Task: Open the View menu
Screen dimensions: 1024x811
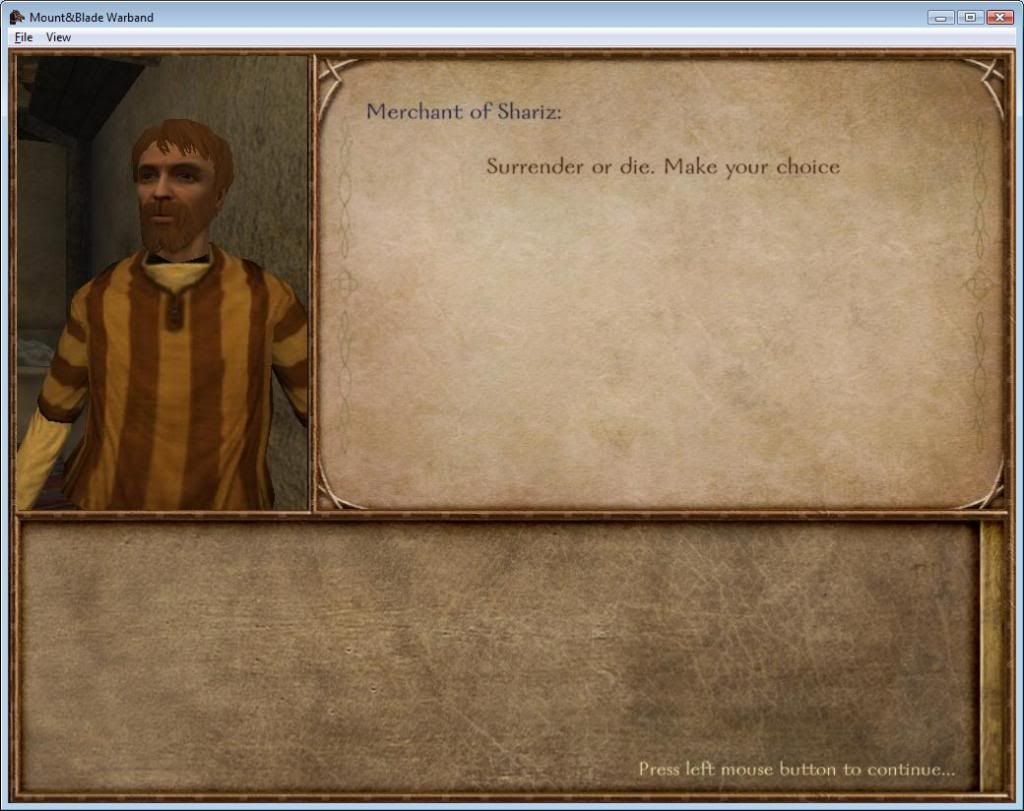Action: (x=59, y=37)
